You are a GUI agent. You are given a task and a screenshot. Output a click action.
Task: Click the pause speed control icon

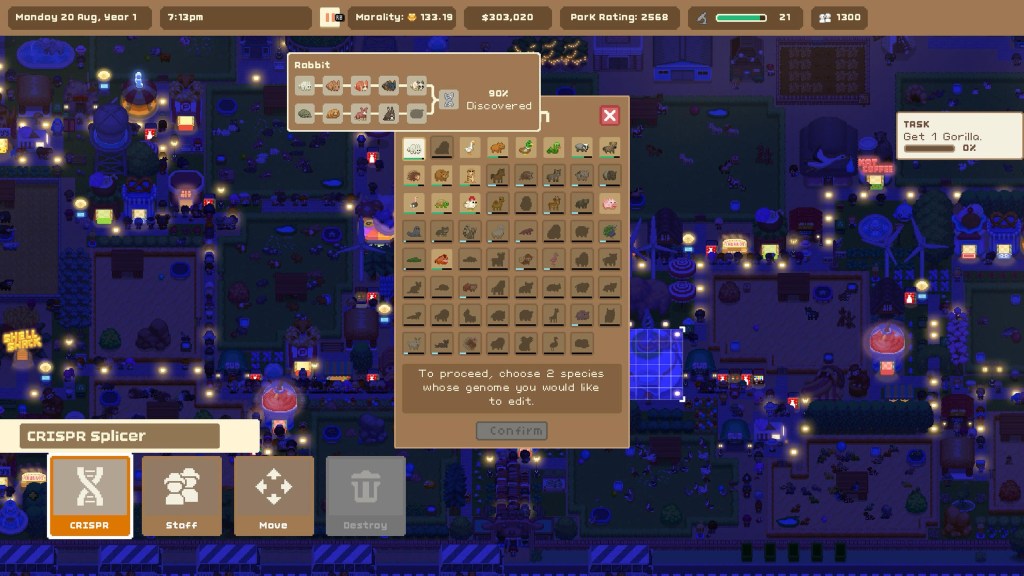coord(330,17)
